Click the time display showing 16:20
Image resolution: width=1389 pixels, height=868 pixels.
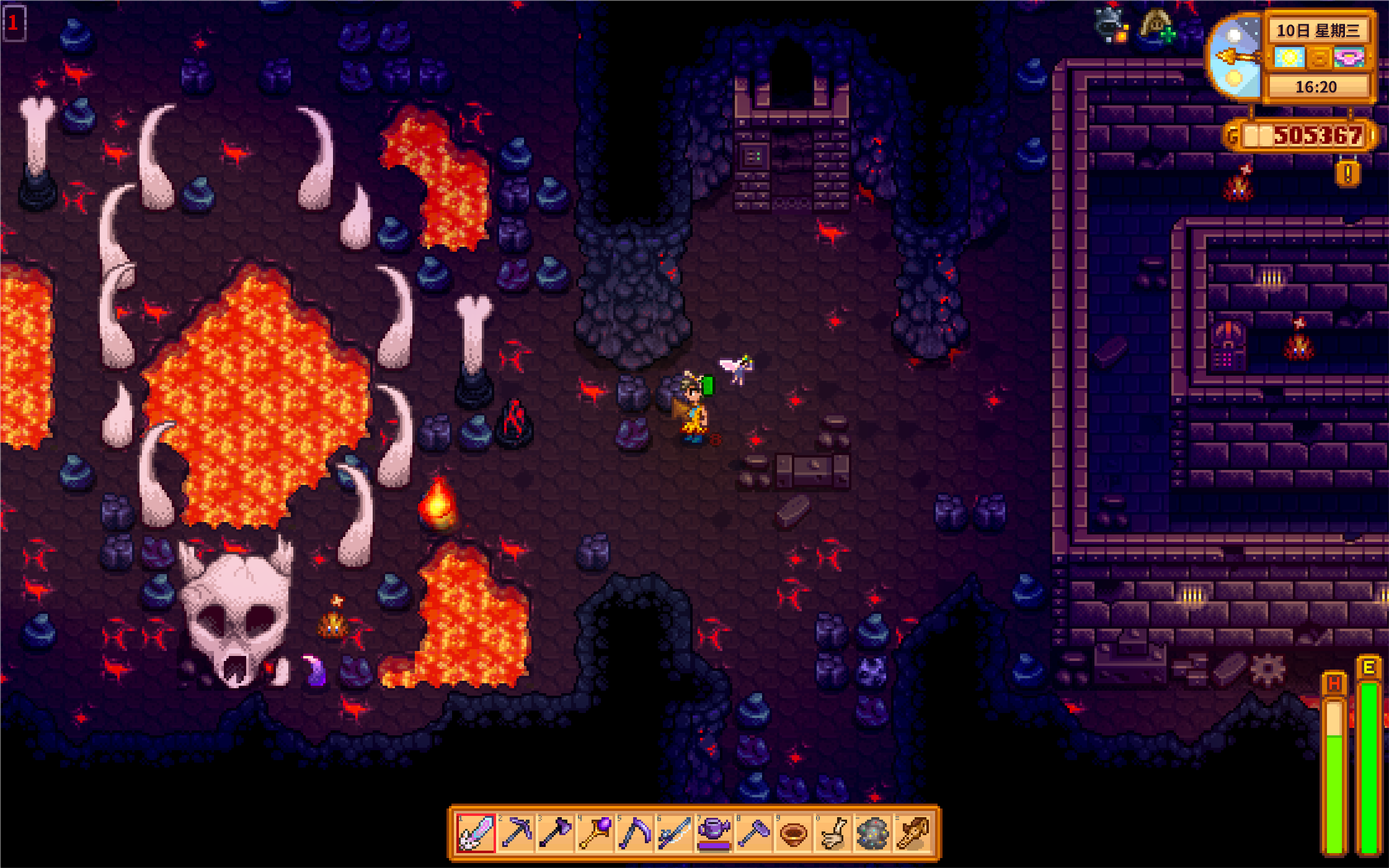tap(1316, 87)
